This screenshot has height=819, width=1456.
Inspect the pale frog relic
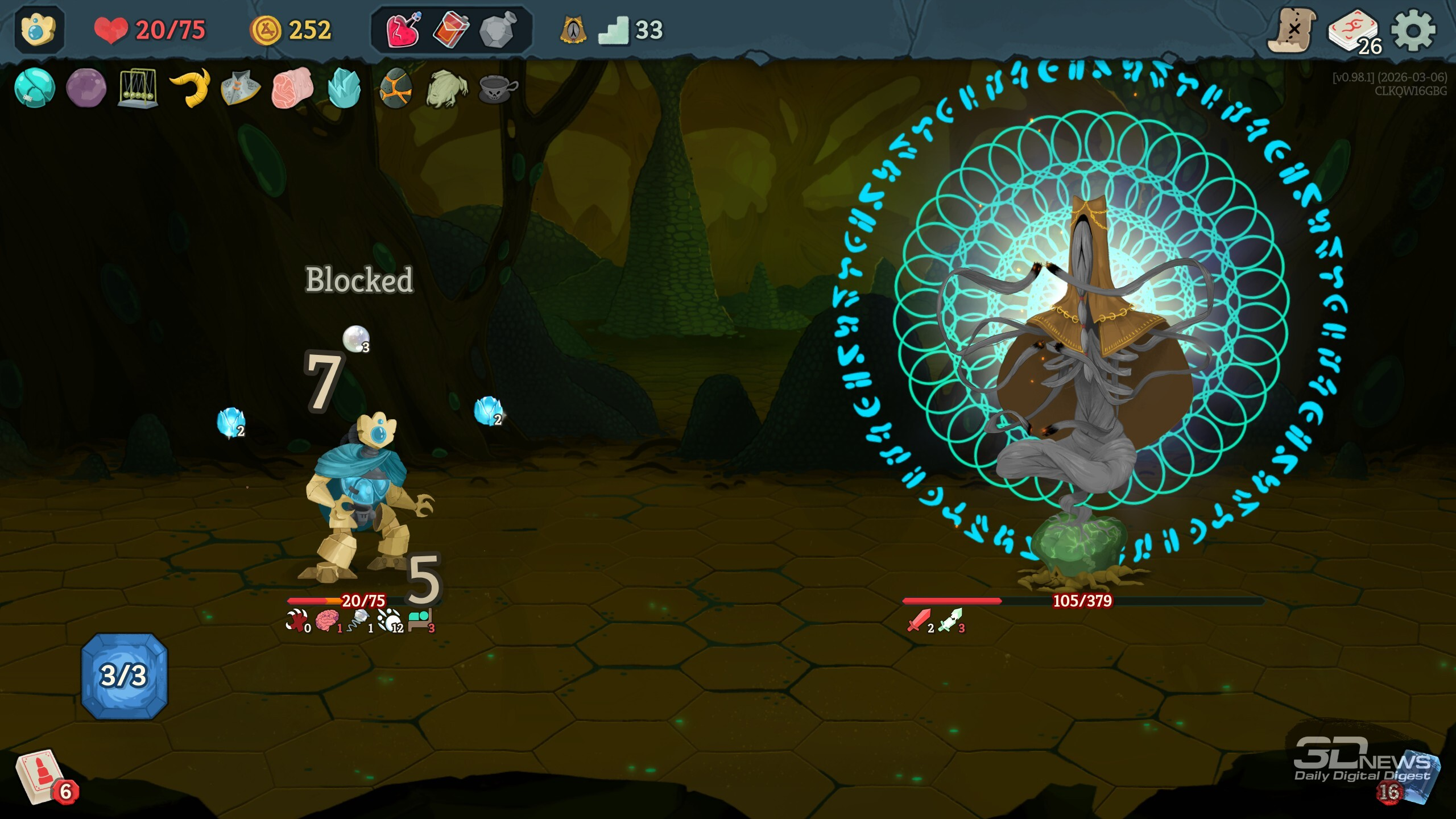click(x=447, y=88)
